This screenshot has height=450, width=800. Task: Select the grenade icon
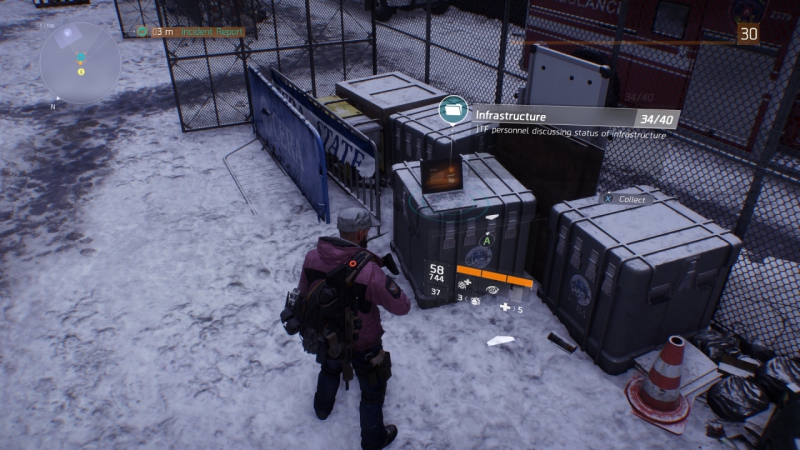(474, 299)
